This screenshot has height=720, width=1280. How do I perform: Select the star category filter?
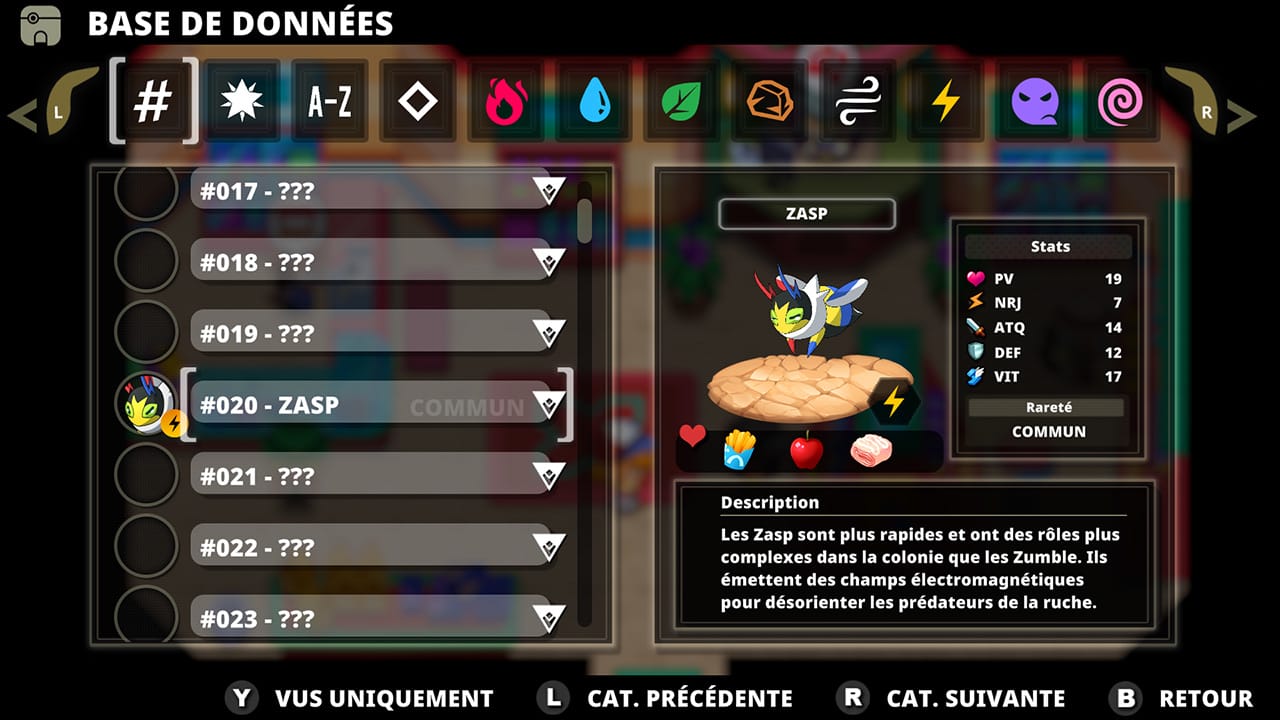241,101
